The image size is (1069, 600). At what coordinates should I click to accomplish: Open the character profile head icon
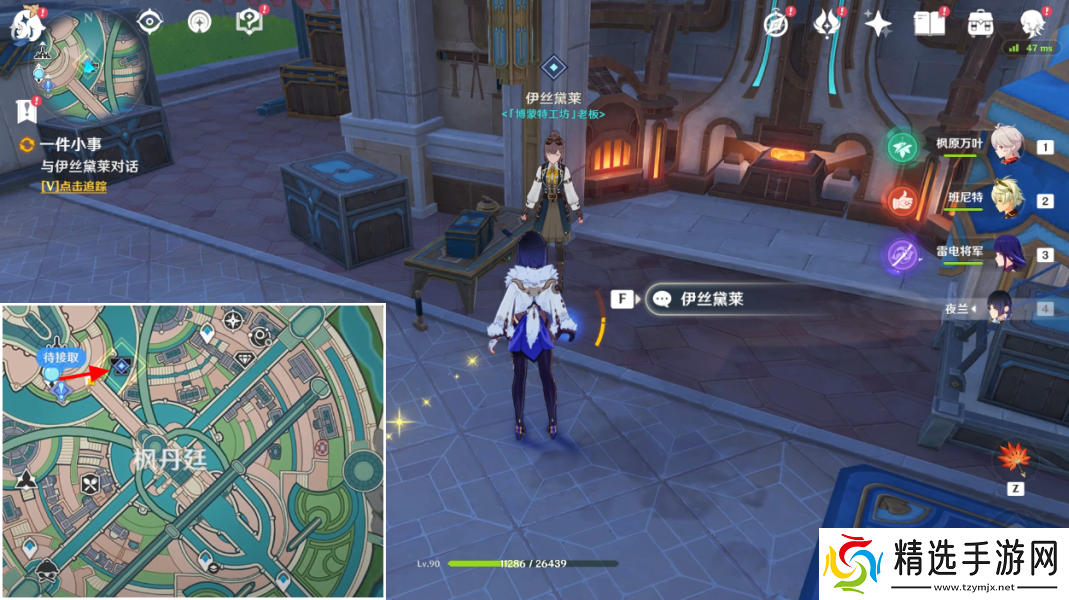(1032, 24)
